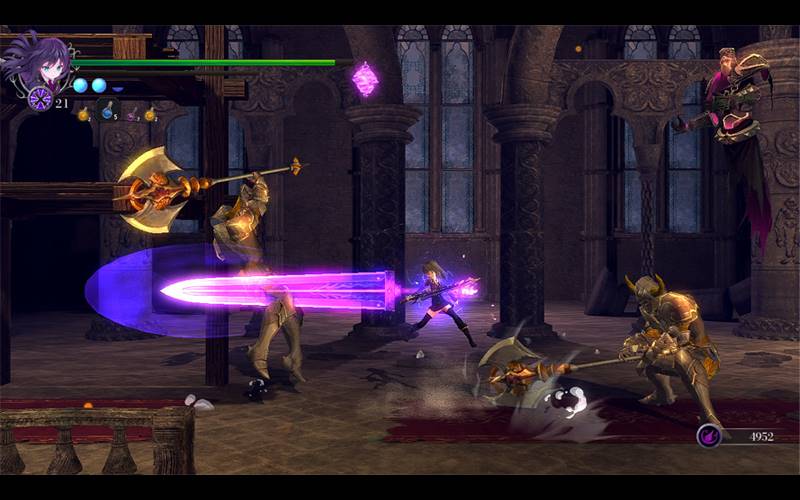Select the blue potion item slot
The height and width of the screenshot is (500, 800).
point(107,112)
